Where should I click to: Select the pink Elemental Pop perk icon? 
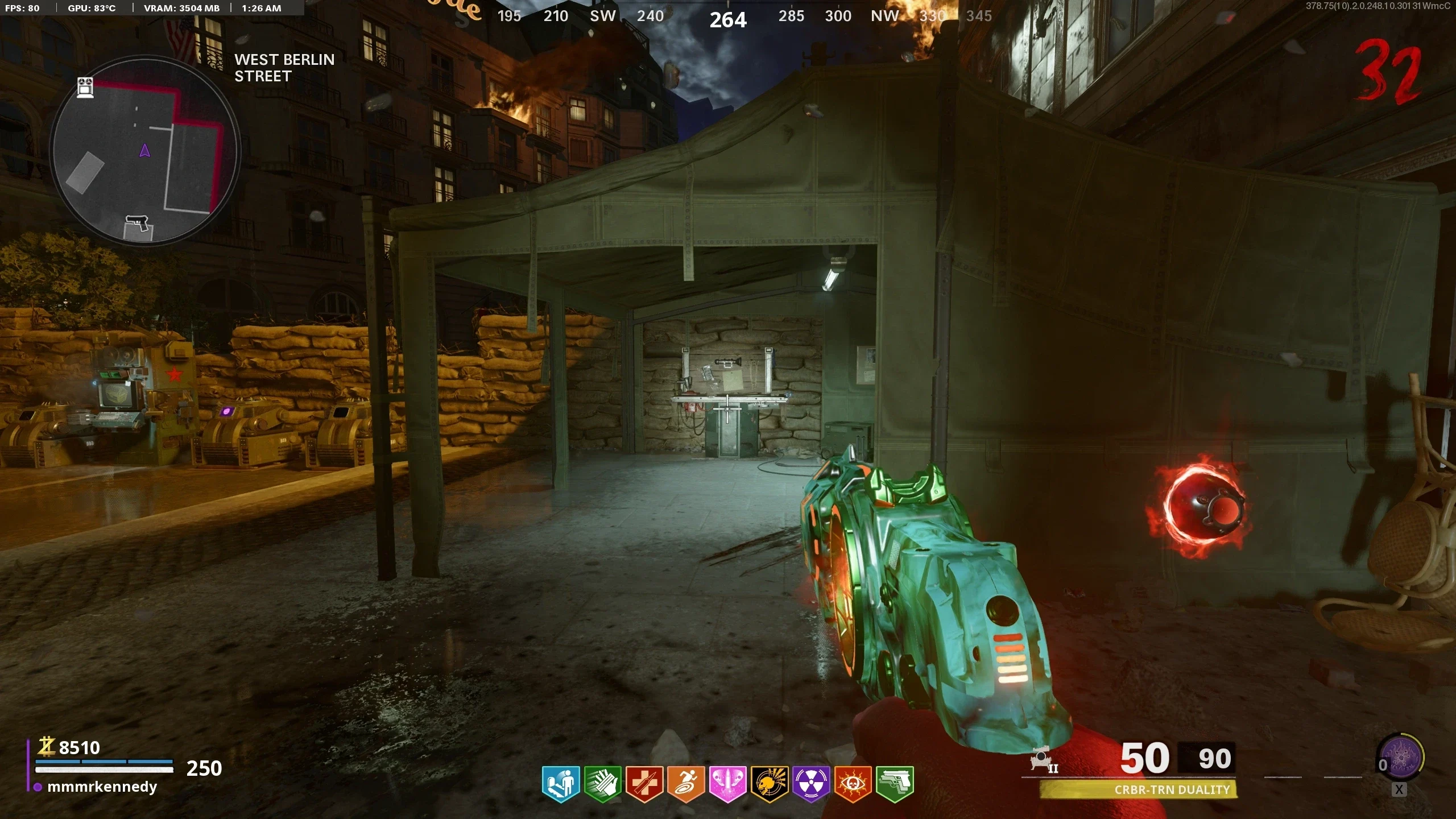pos(727,784)
